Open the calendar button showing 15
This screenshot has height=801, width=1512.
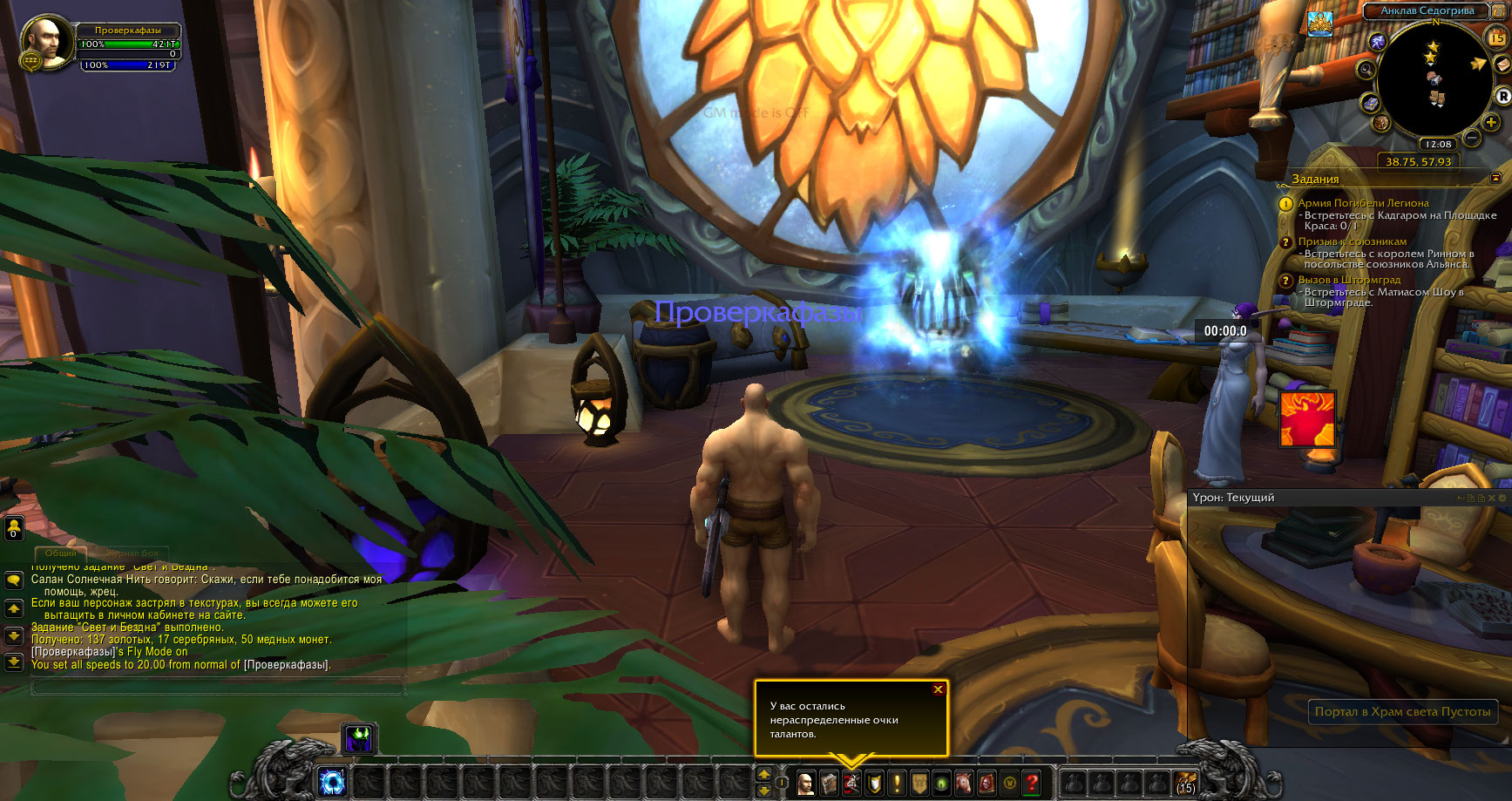[x=1495, y=37]
